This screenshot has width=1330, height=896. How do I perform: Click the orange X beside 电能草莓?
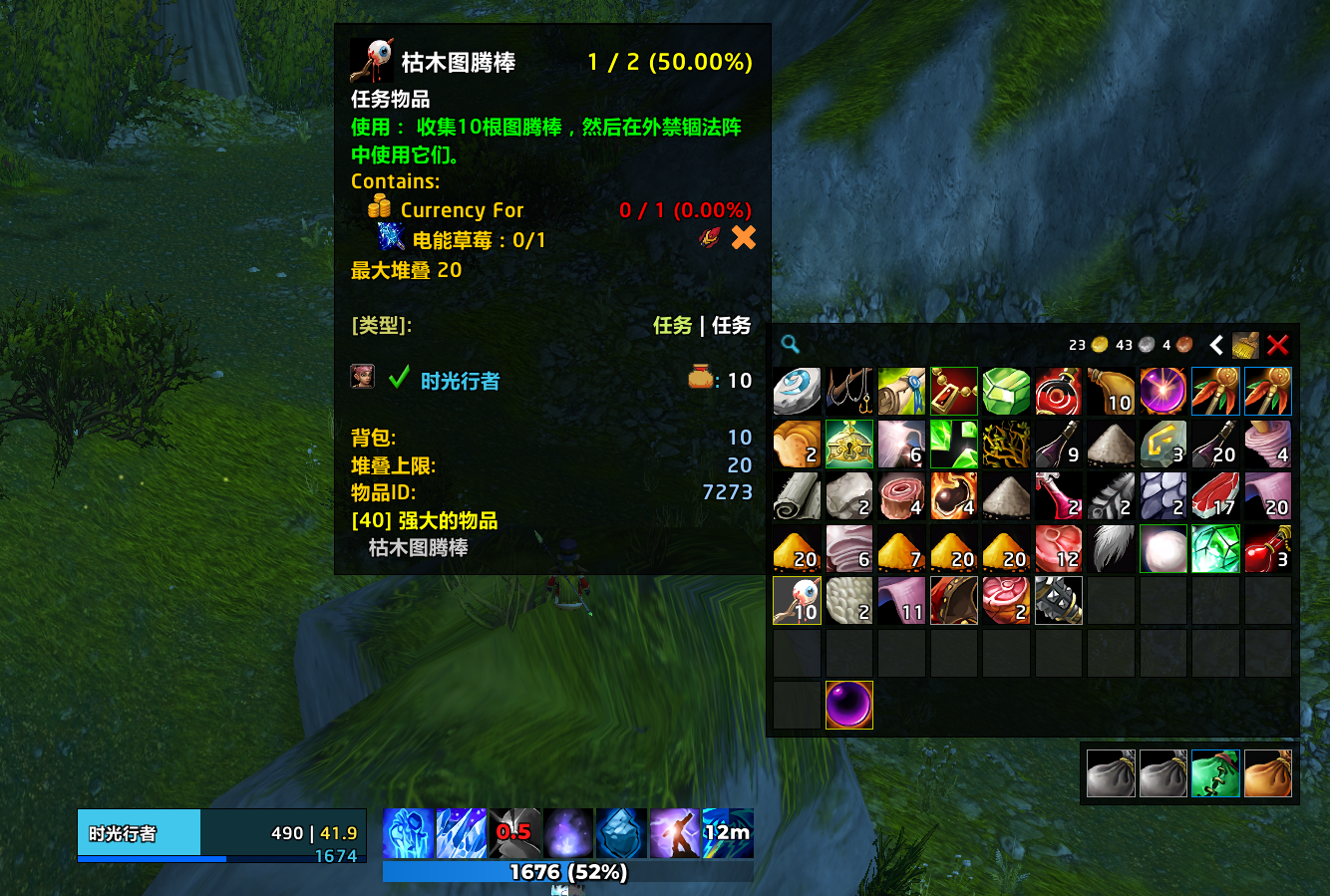coord(743,238)
